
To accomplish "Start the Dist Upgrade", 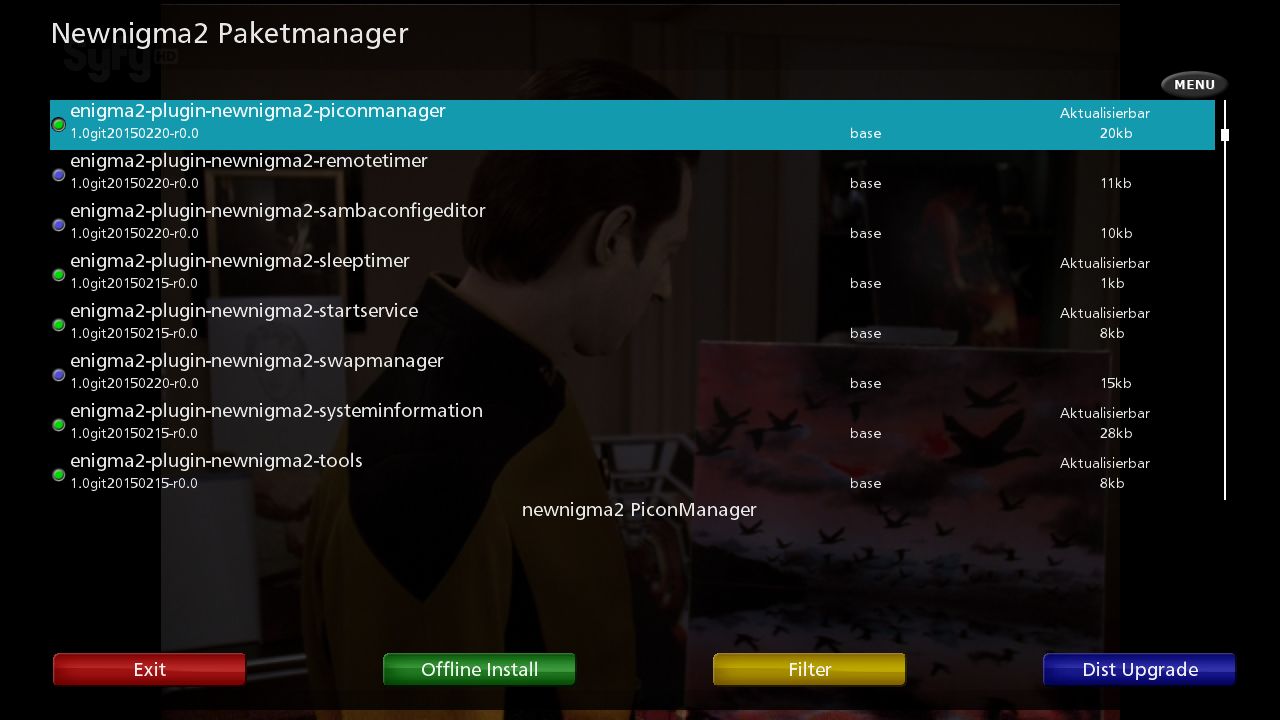I will click(1139, 669).
